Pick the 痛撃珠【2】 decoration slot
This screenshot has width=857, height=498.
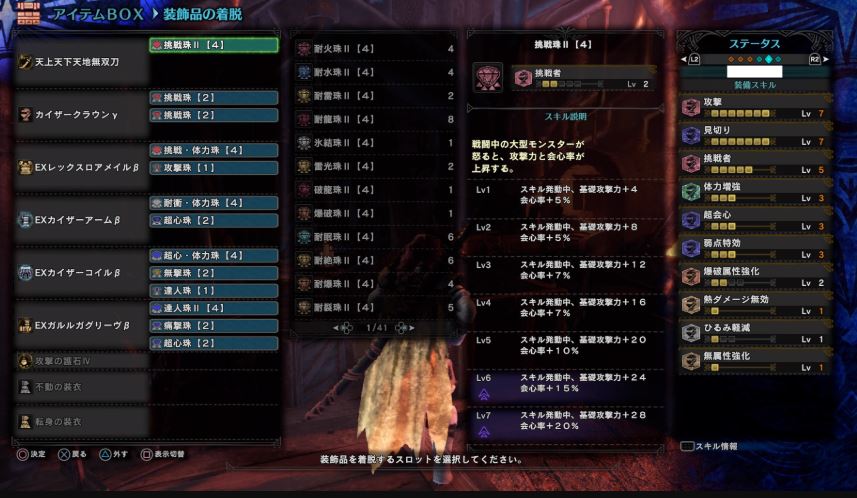tap(213, 325)
